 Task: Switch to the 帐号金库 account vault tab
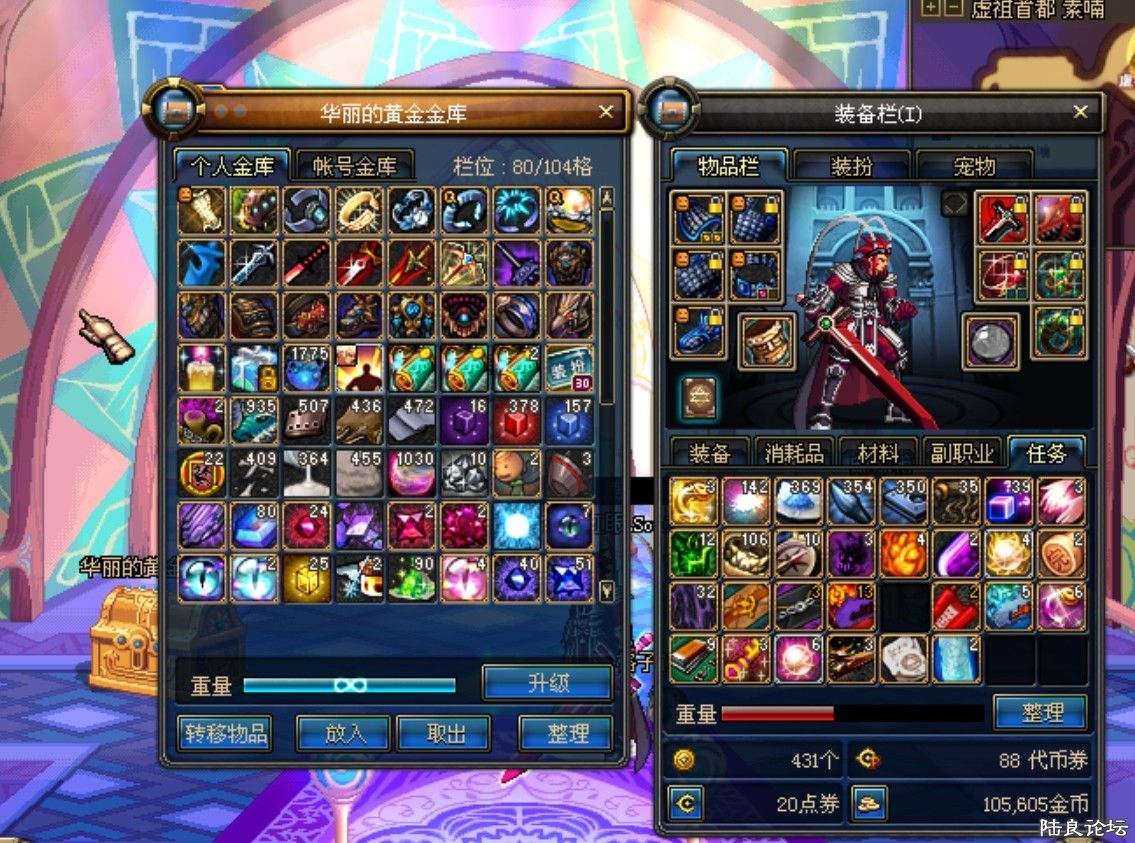click(355, 166)
